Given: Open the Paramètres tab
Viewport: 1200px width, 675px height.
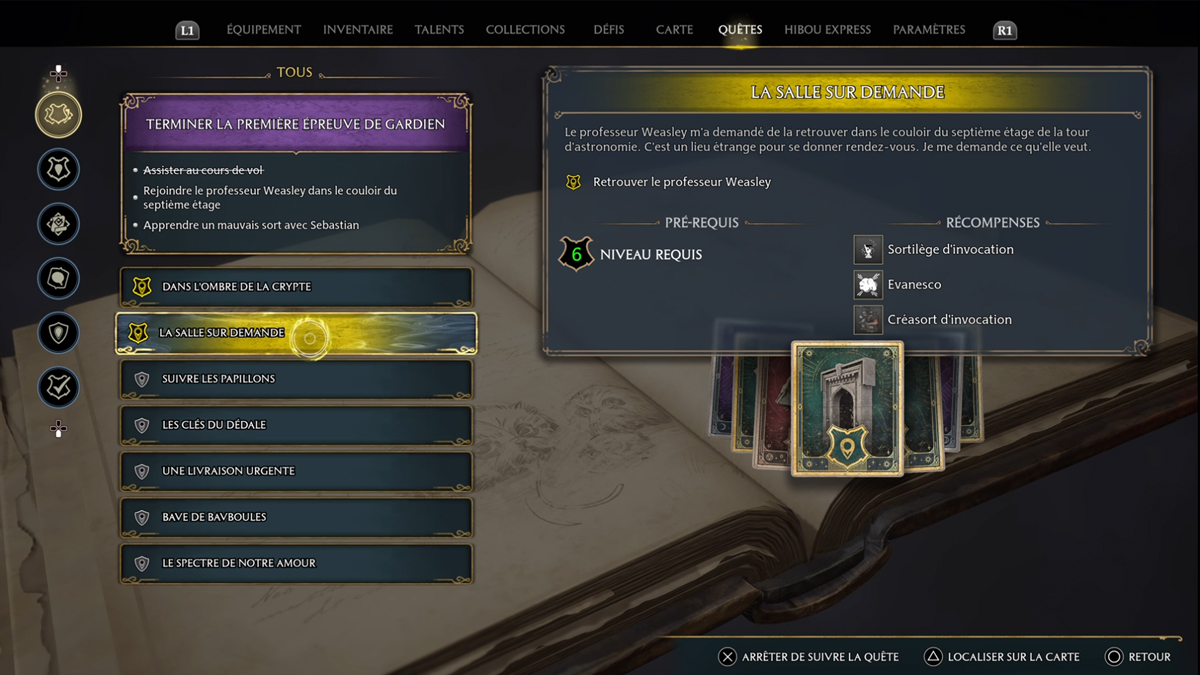Looking at the screenshot, I should point(929,30).
